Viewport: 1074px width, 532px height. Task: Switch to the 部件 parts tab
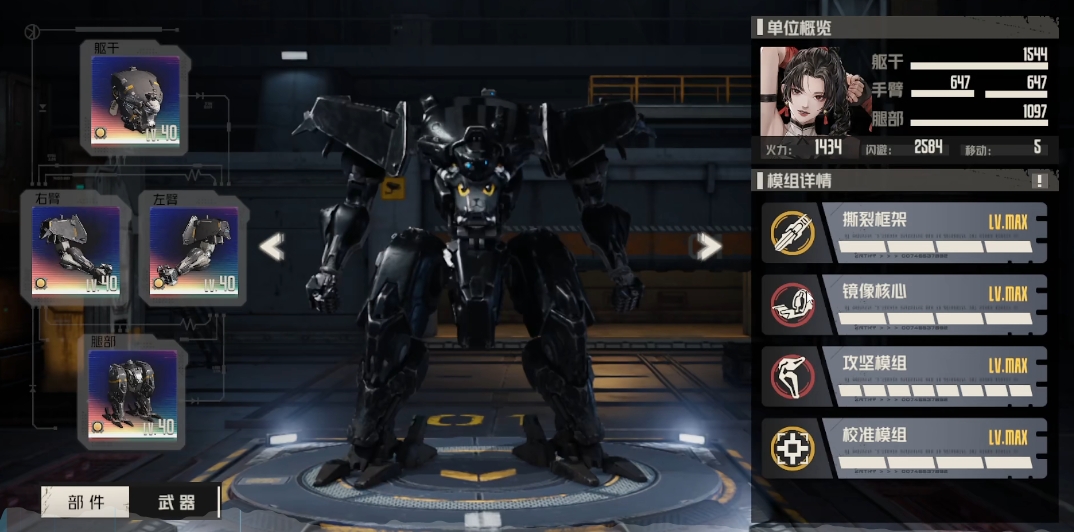click(x=86, y=502)
